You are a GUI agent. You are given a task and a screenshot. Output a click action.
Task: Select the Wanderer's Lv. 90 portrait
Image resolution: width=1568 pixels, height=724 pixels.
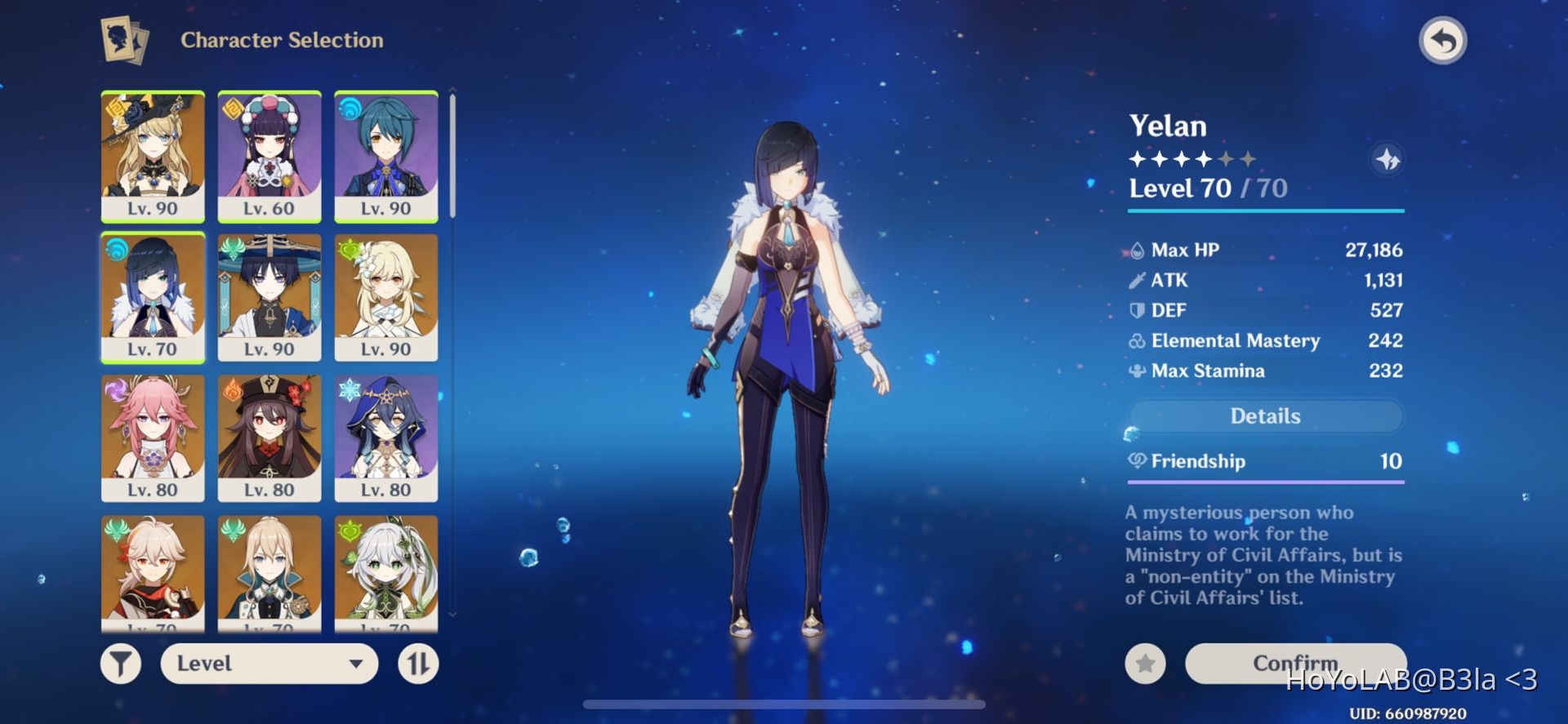pyautogui.click(x=269, y=296)
